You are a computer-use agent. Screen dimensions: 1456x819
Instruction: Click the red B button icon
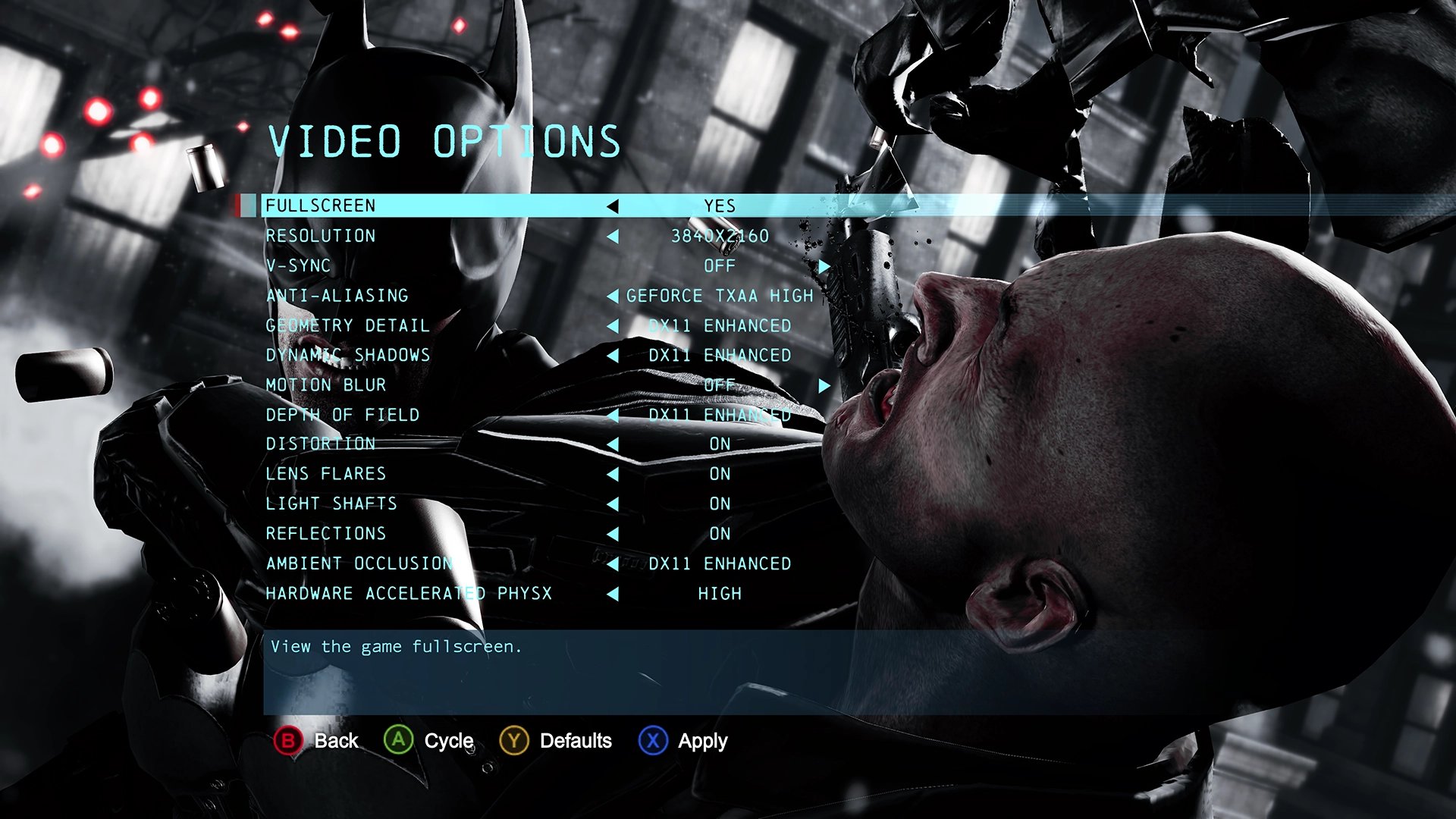pyautogui.click(x=287, y=741)
